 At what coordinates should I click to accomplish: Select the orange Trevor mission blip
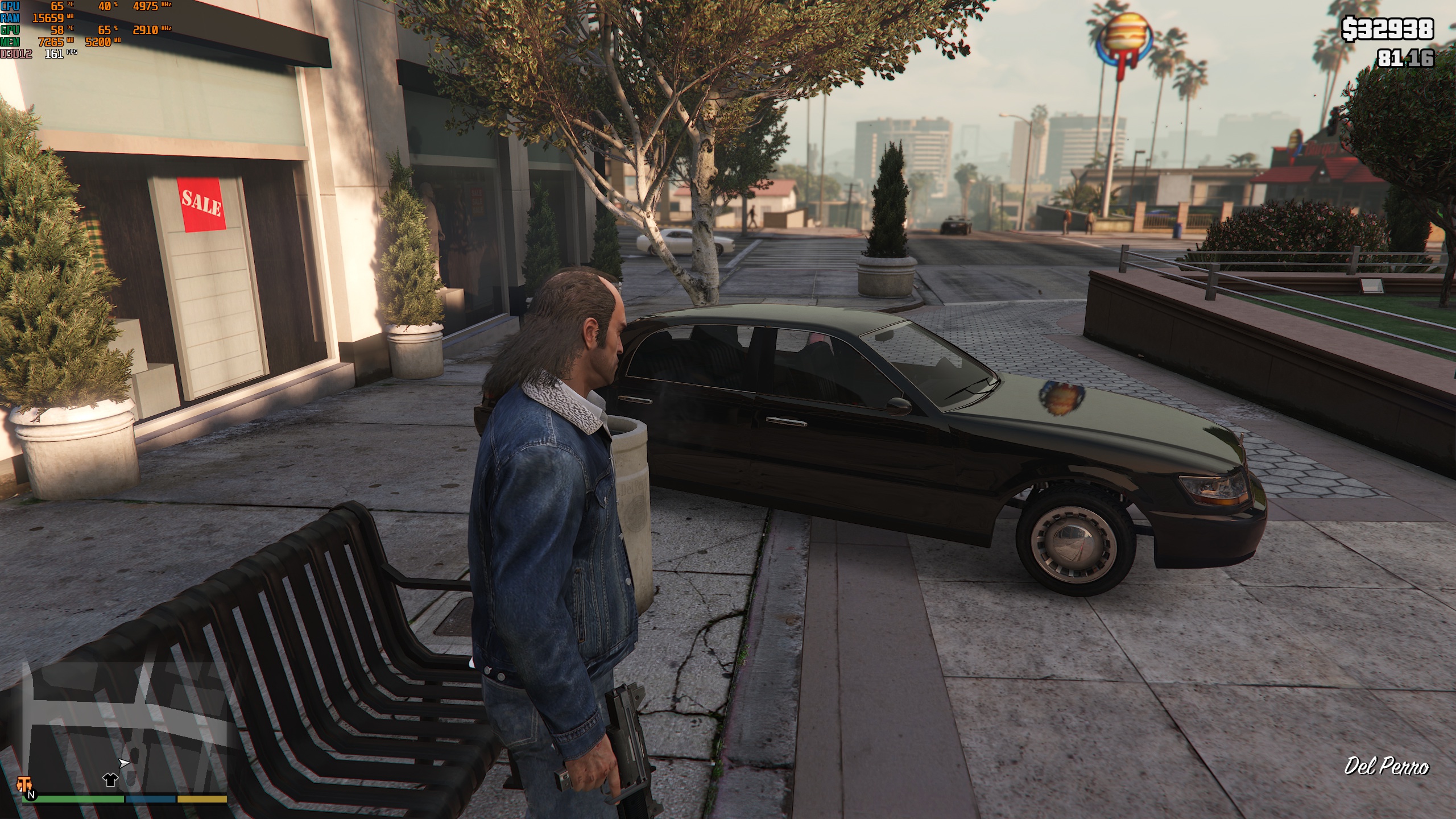23,784
